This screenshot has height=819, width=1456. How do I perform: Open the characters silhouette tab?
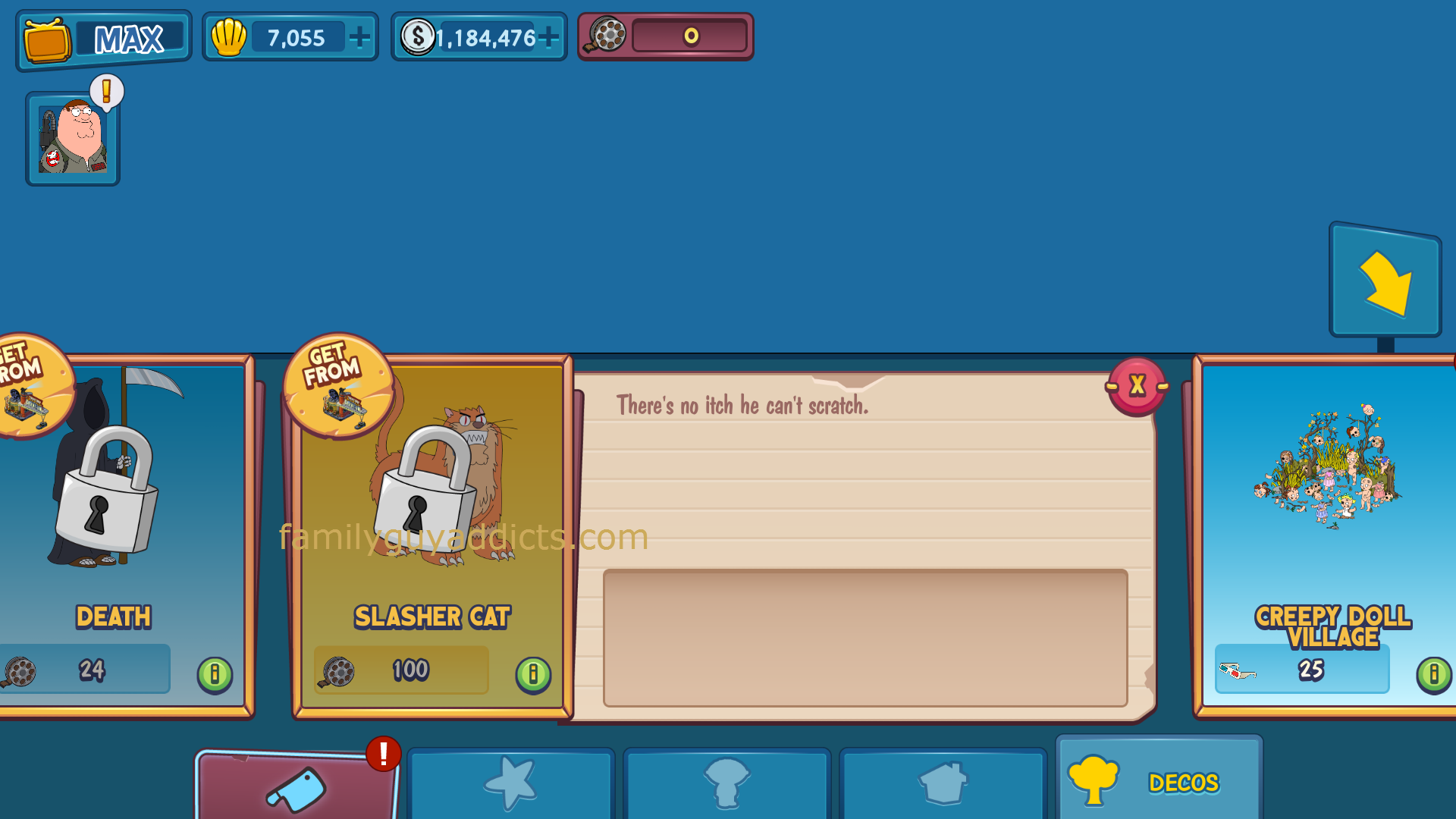point(726,785)
